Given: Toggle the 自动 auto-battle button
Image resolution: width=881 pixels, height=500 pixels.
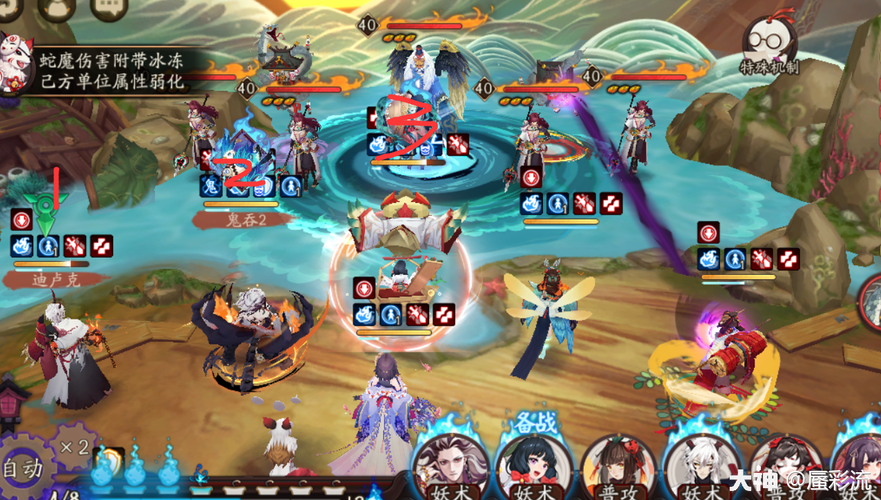Looking at the screenshot, I should click(x=22, y=466).
